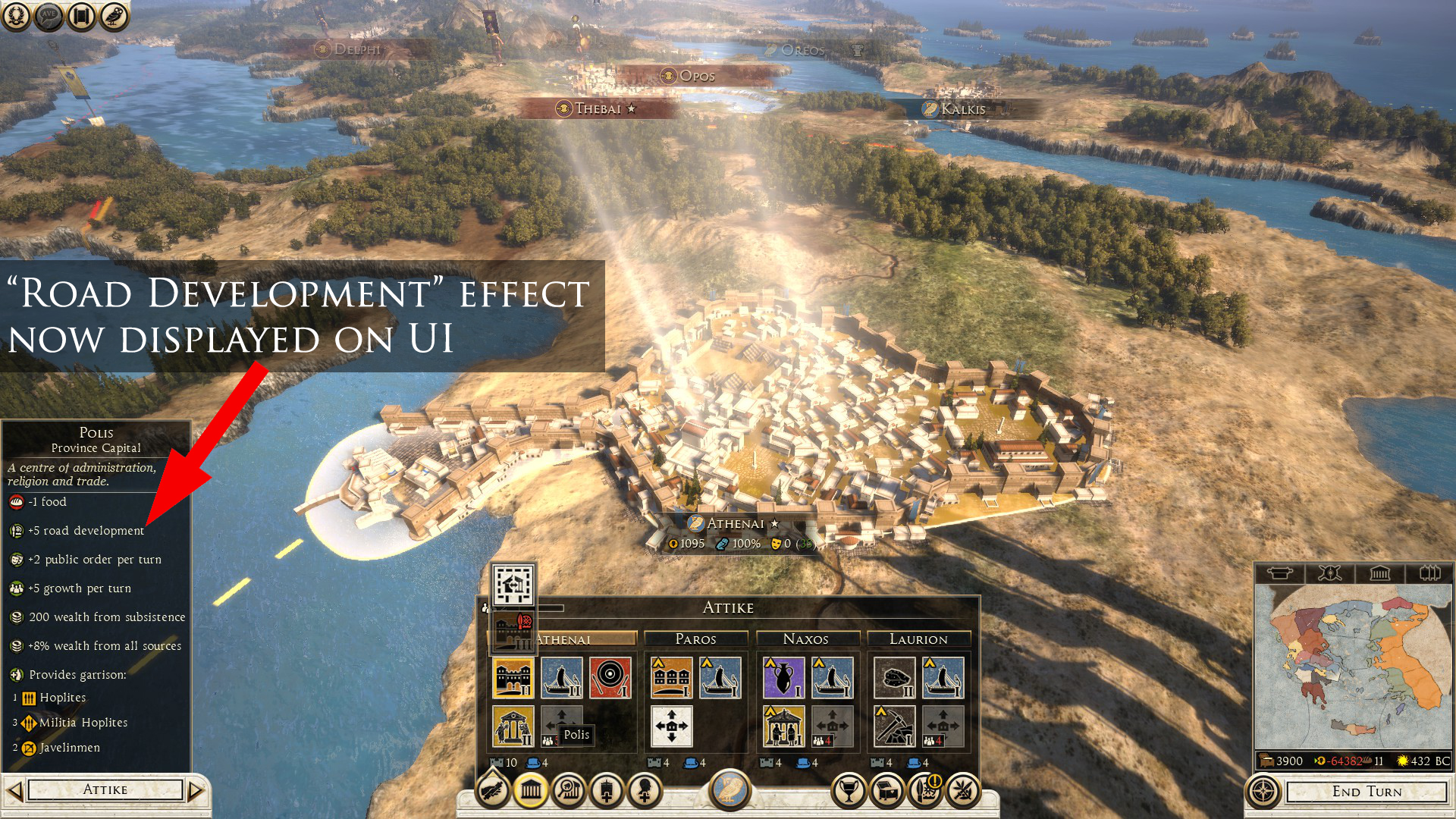Open the AVE speech bubble chat button
This screenshot has height=819, width=1456.
pos(49,16)
